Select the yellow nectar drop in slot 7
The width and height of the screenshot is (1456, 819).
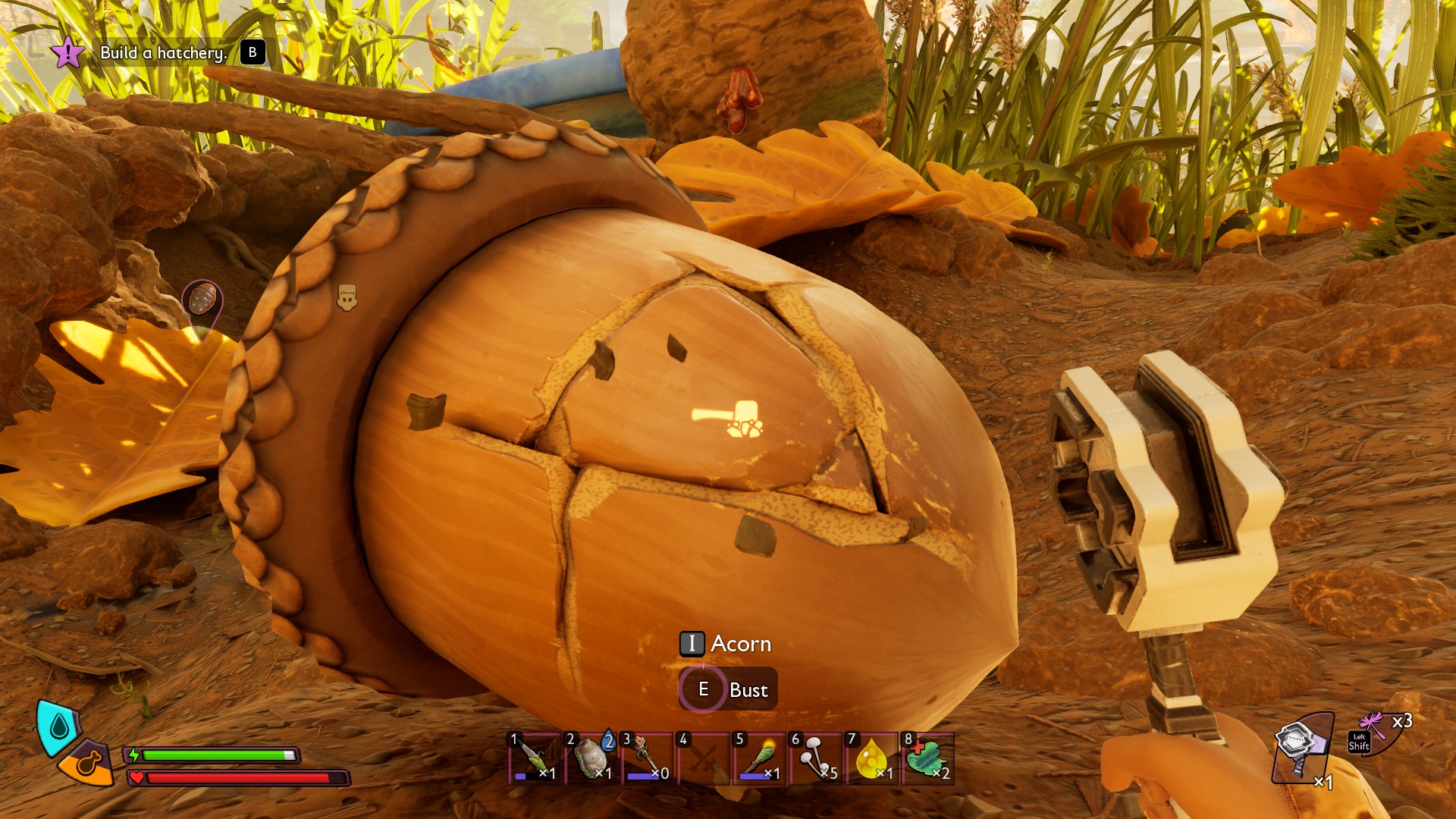pyautogui.click(x=872, y=757)
